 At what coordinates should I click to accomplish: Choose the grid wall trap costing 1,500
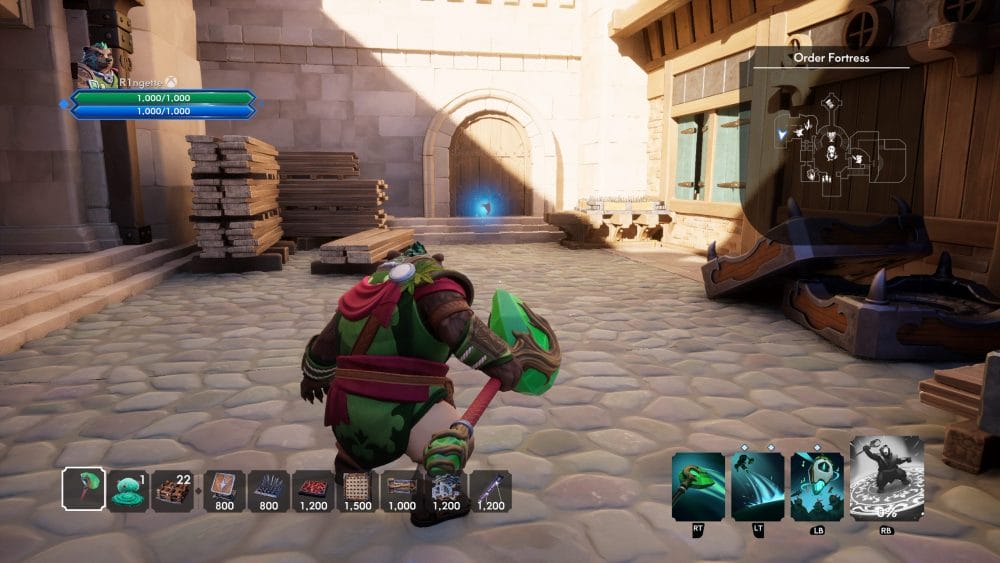(x=357, y=490)
